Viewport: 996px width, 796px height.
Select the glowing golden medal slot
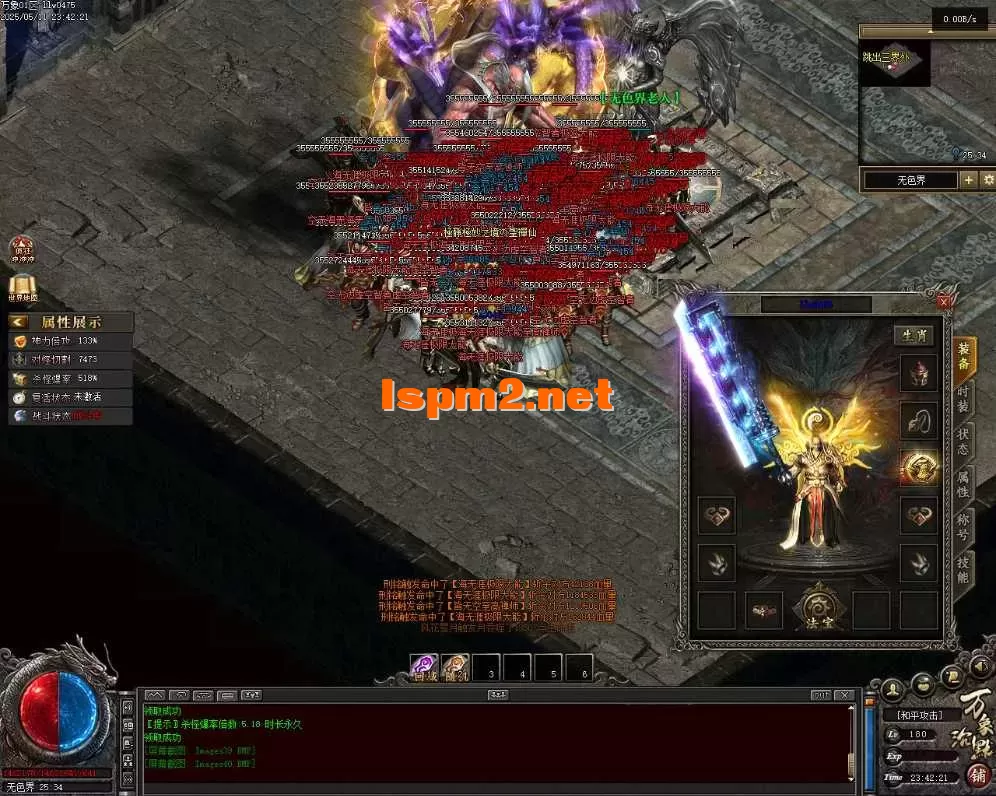point(918,467)
